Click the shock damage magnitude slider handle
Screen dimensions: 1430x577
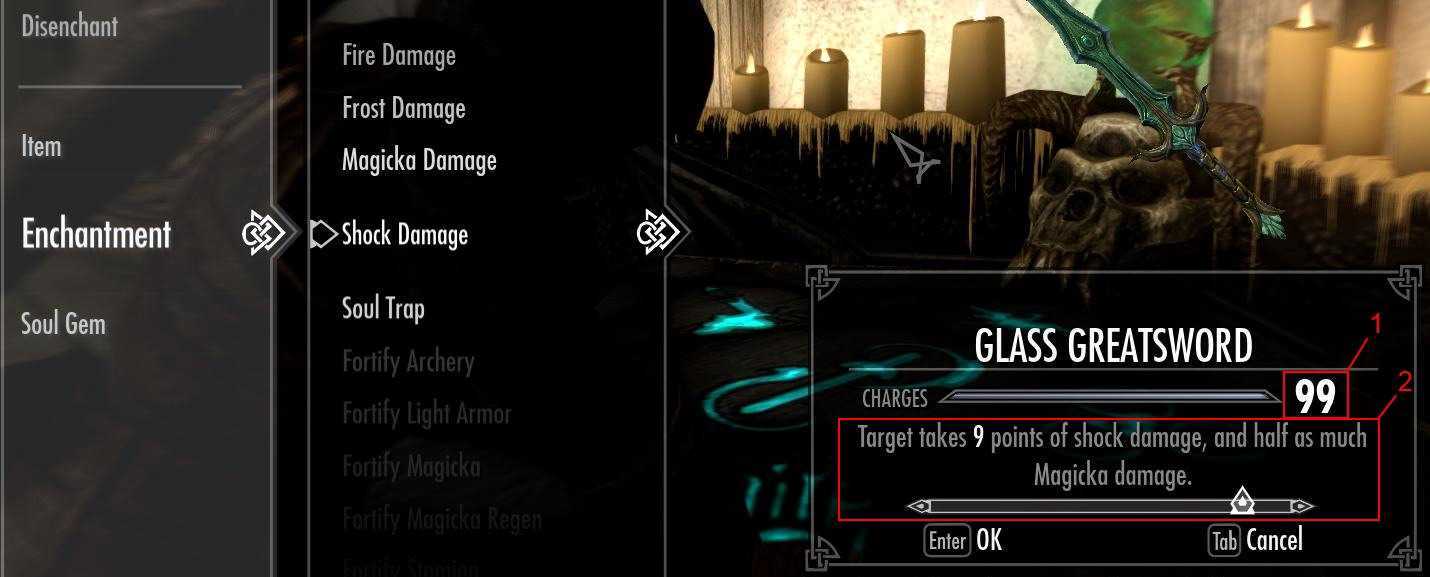(1241, 500)
